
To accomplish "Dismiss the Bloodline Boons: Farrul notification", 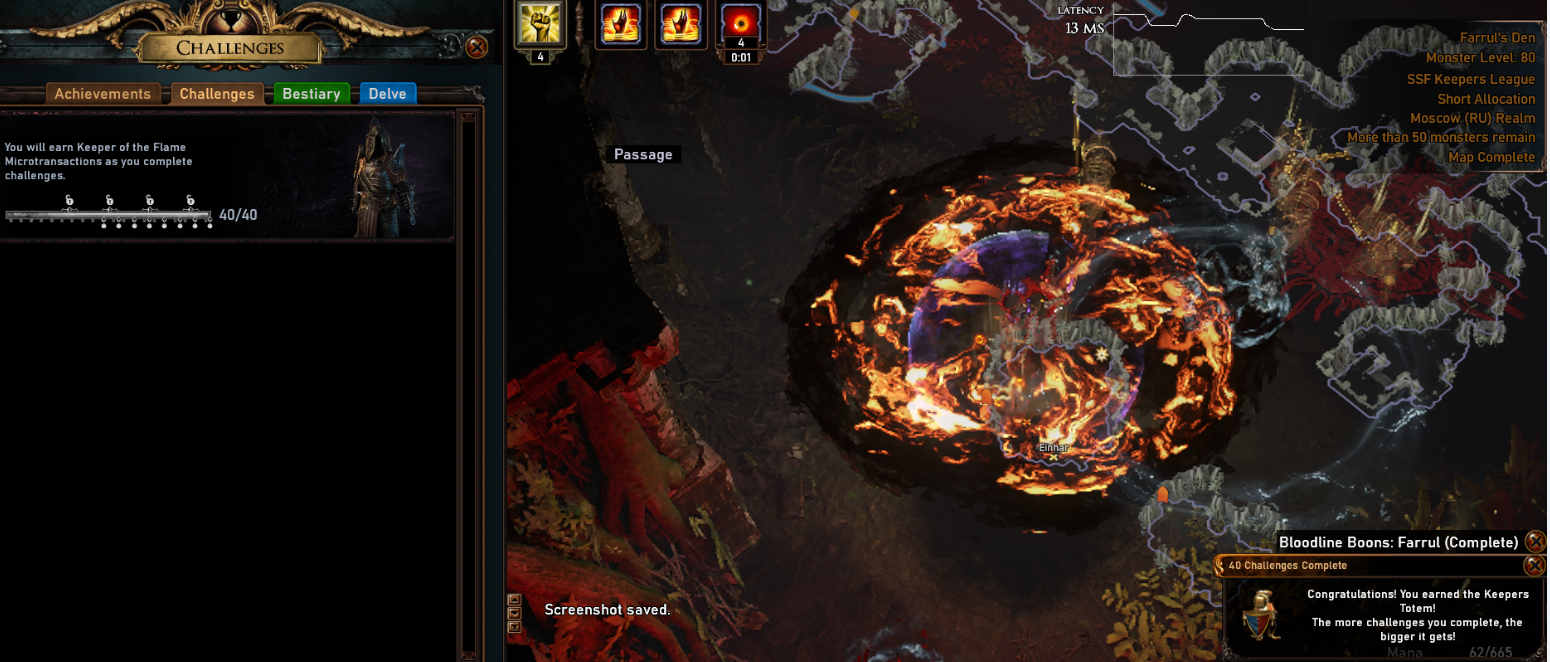I will [x=1537, y=542].
